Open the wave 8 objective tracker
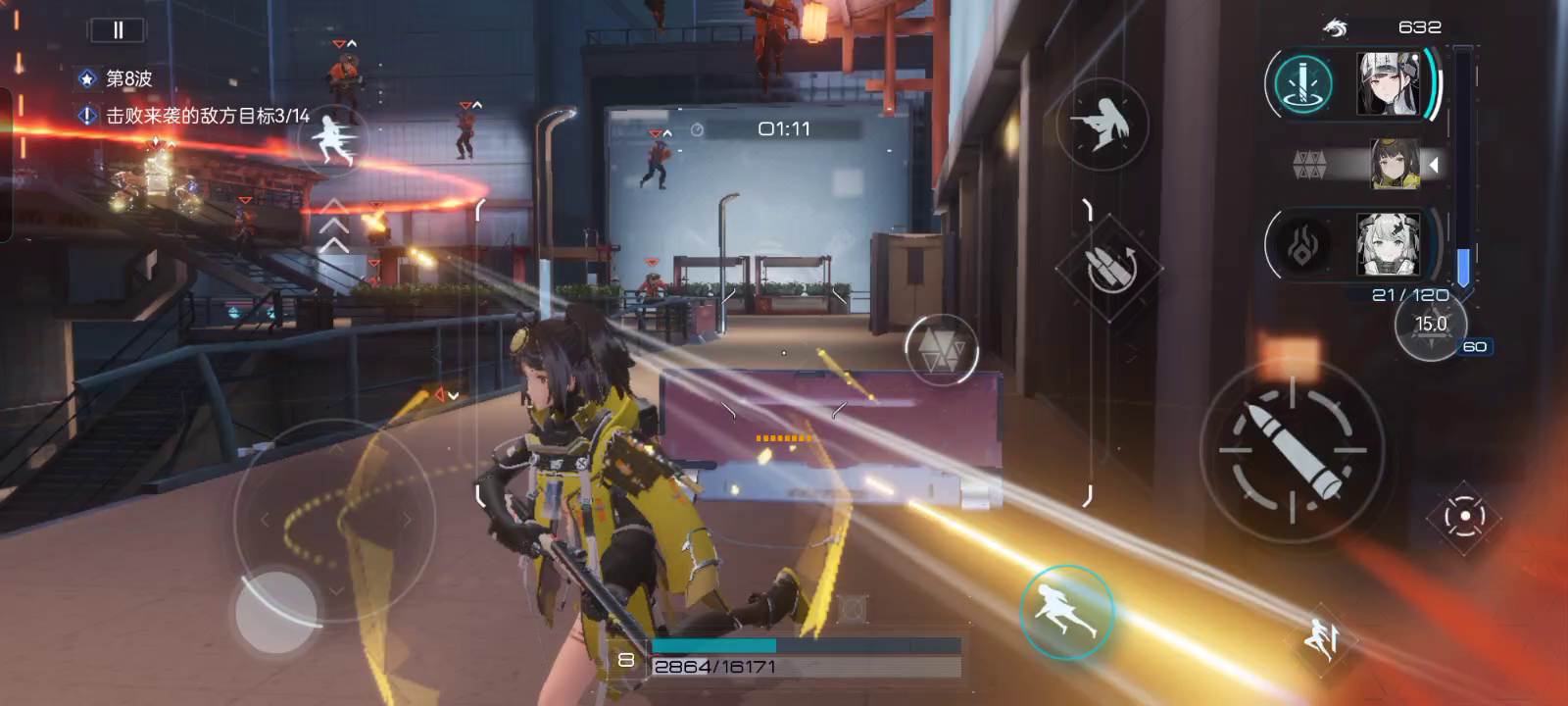 [x=128, y=78]
